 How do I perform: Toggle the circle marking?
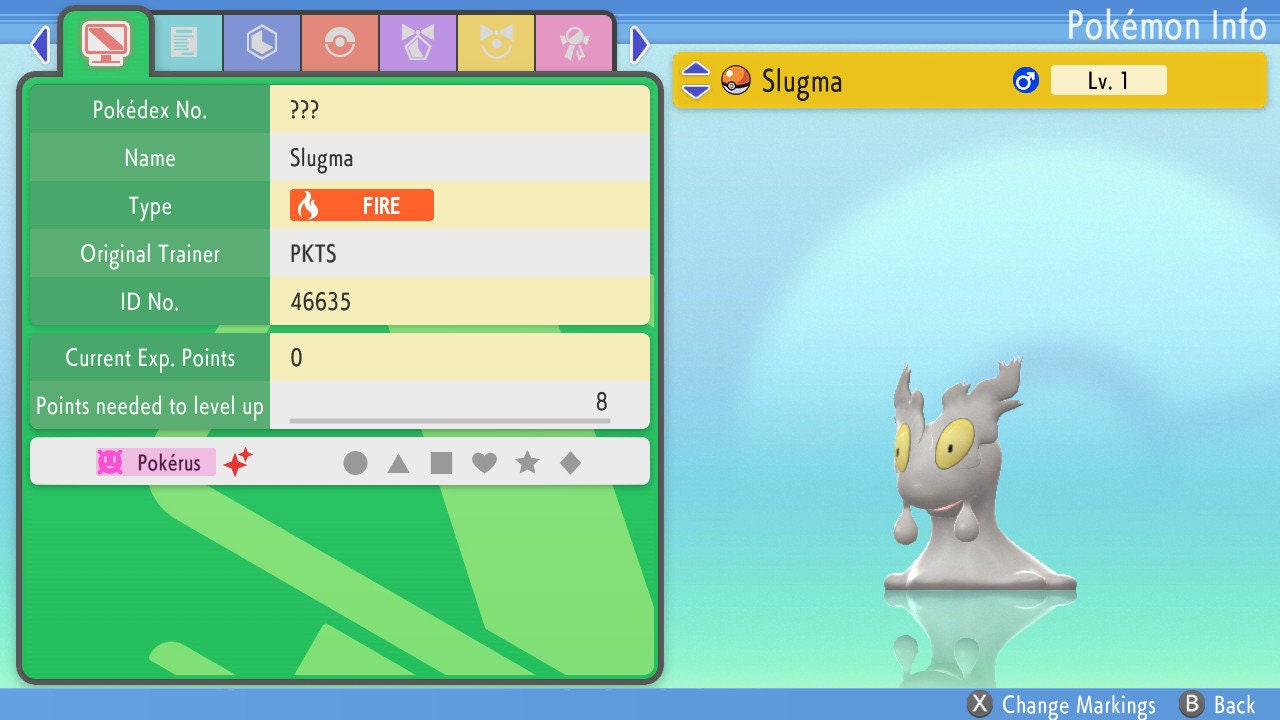point(355,463)
